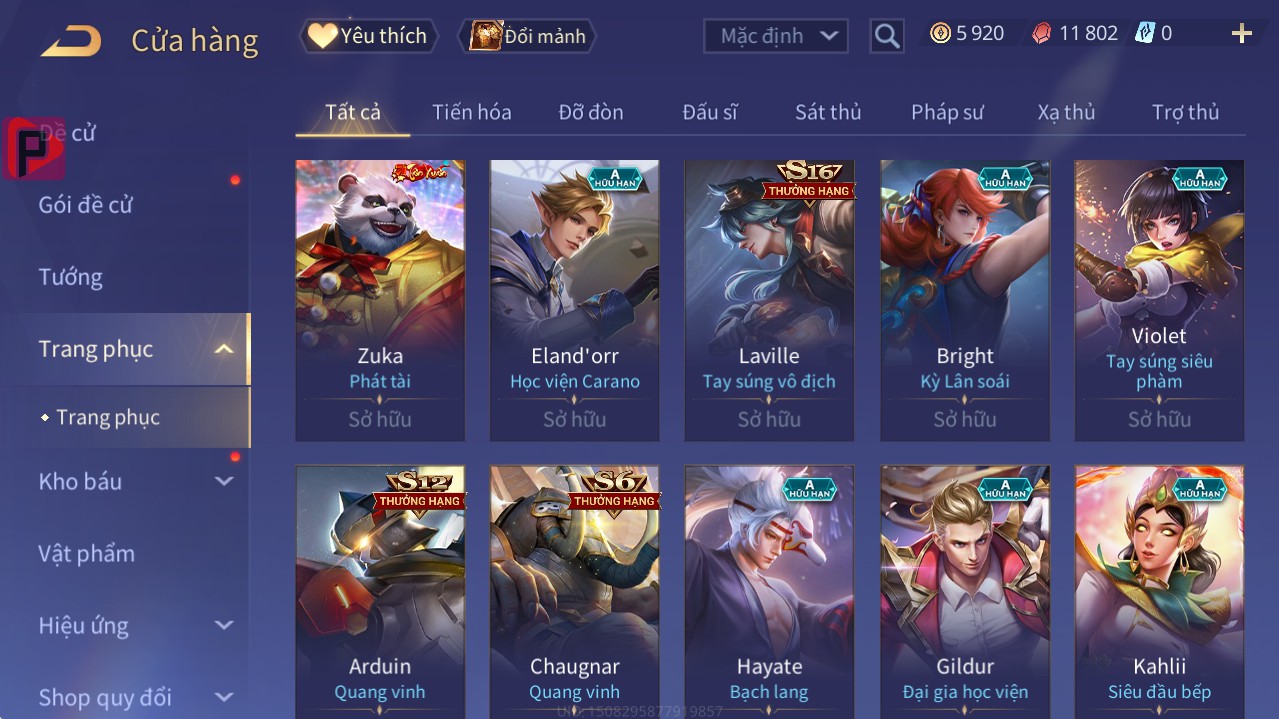The width and height of the screenshot is (1279, 719).
Task: Add currency with the plus button
Action: tap(1241, 34)
